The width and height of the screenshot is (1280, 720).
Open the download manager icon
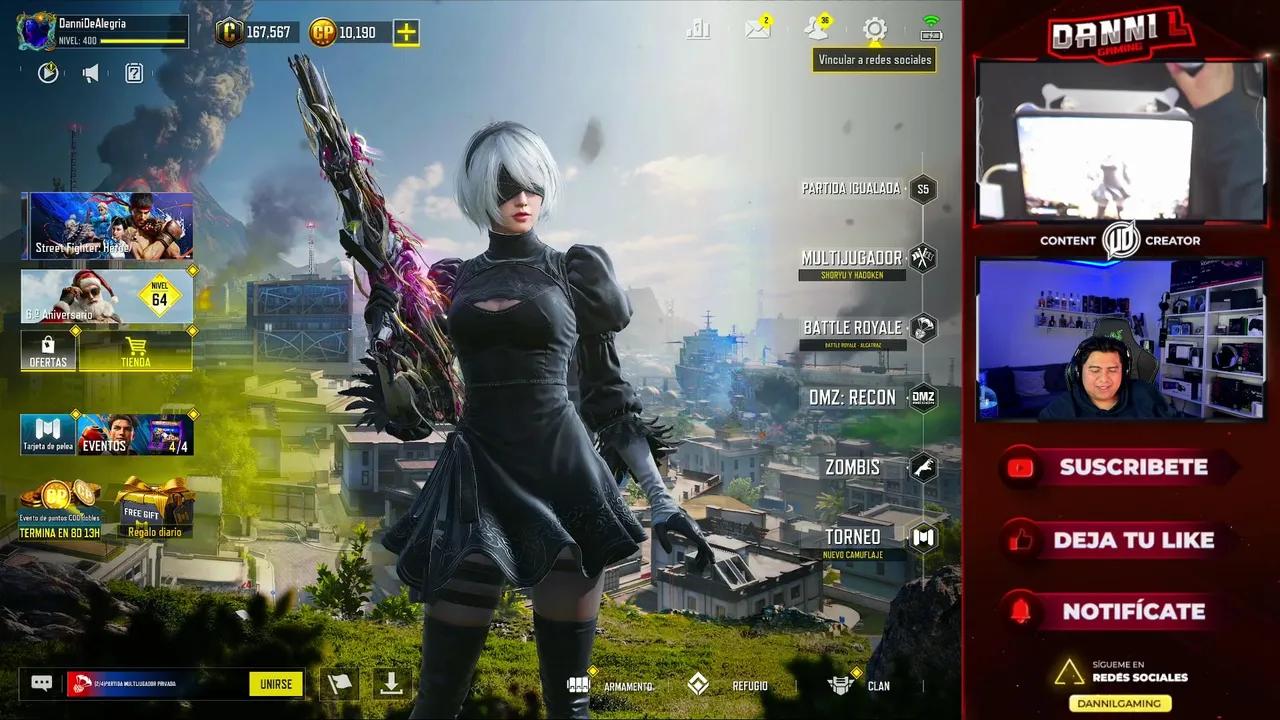[x=389, y=684]
